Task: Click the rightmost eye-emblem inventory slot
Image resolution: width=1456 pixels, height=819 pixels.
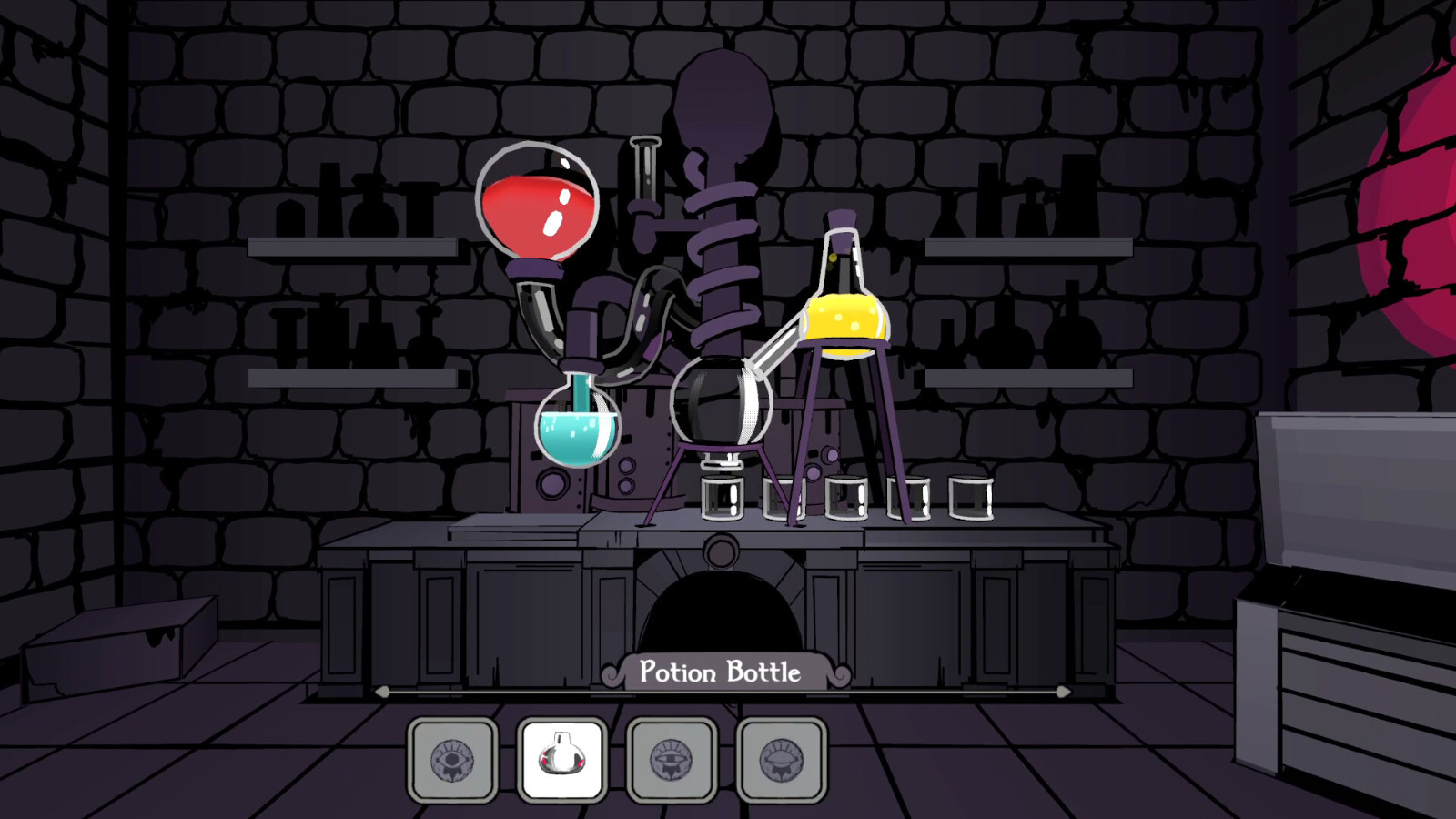Action: 781,757
